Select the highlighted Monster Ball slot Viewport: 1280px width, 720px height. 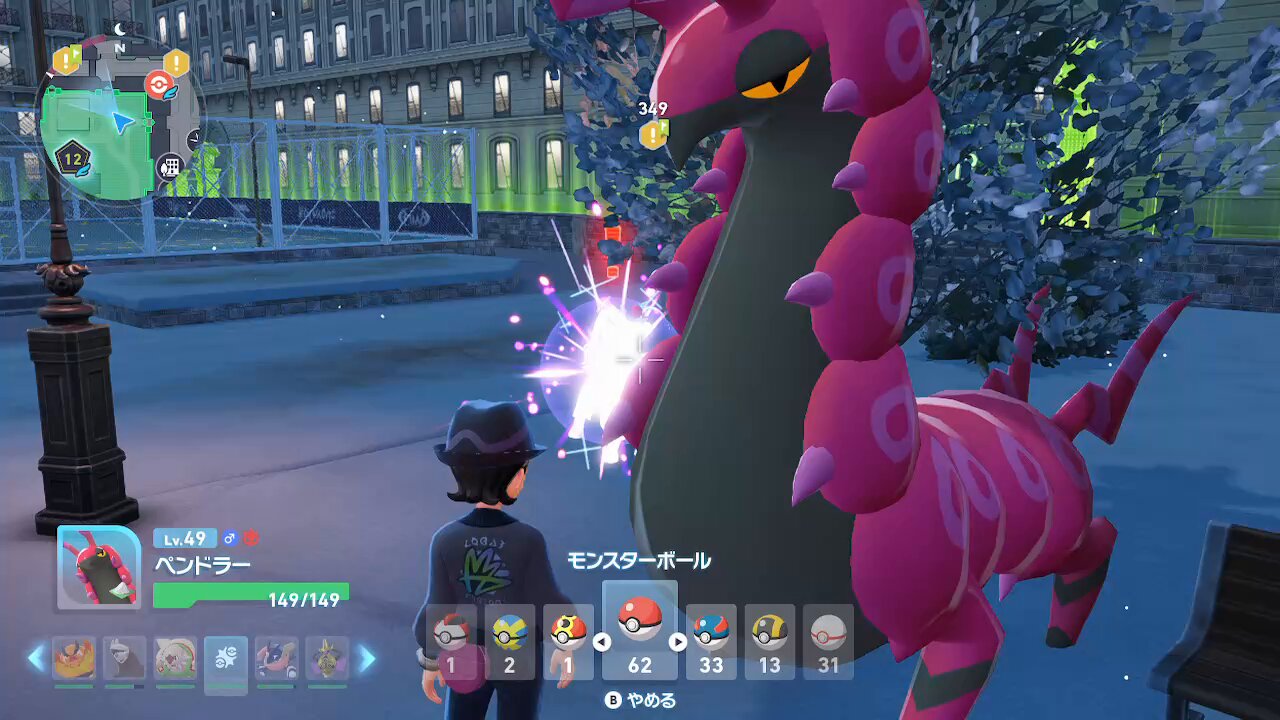tap(641, 633)
